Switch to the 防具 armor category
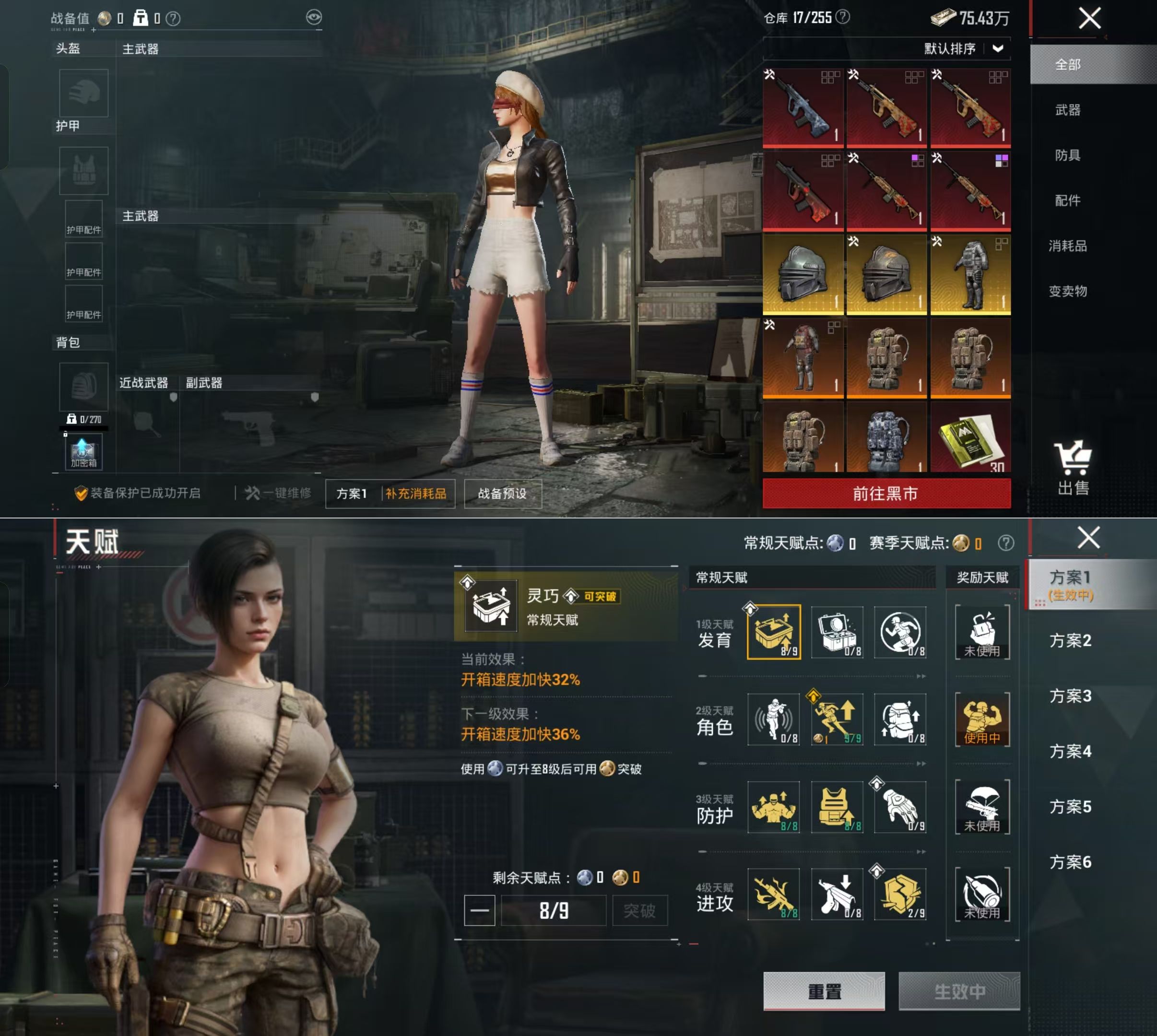This screenshot has width=1157, height=1036. point(1068,155)
